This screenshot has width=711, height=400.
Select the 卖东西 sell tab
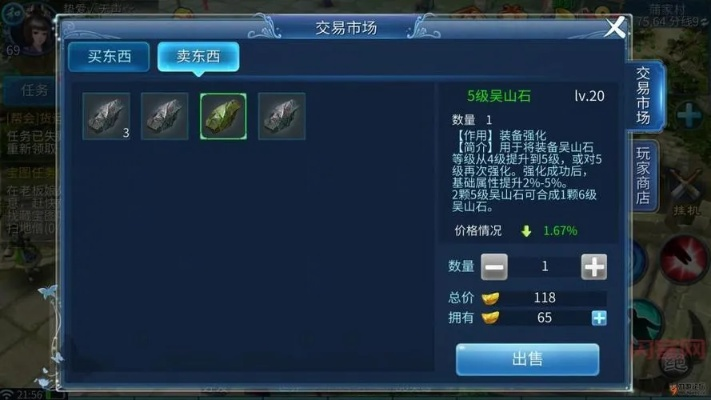(x=198, y=56)
